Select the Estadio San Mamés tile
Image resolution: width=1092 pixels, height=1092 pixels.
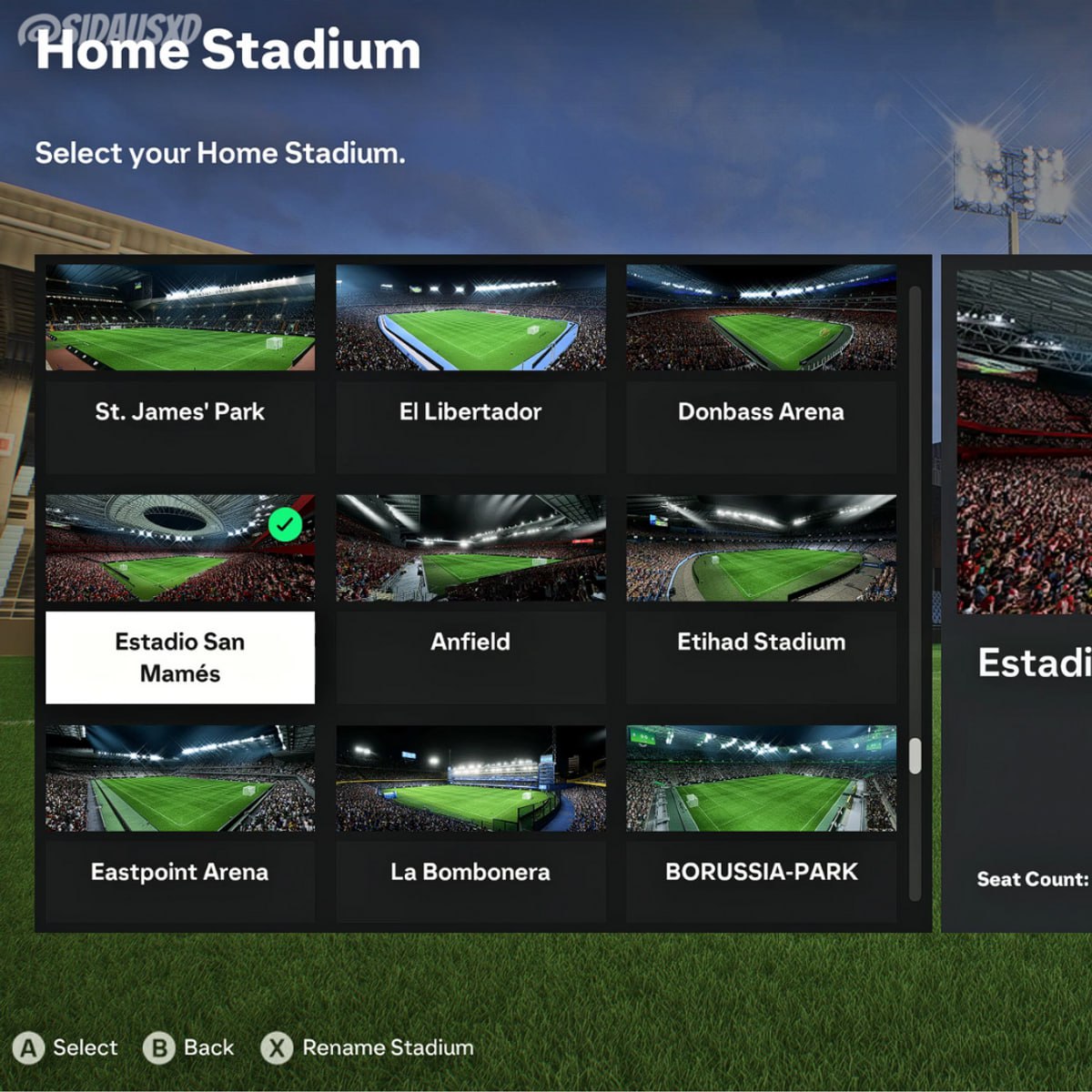coord(180,599)
